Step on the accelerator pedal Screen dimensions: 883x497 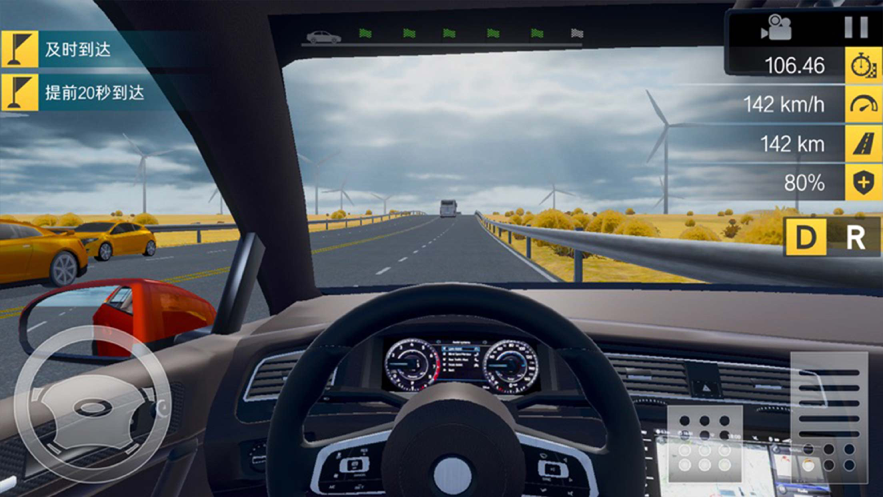coord(829,411)
